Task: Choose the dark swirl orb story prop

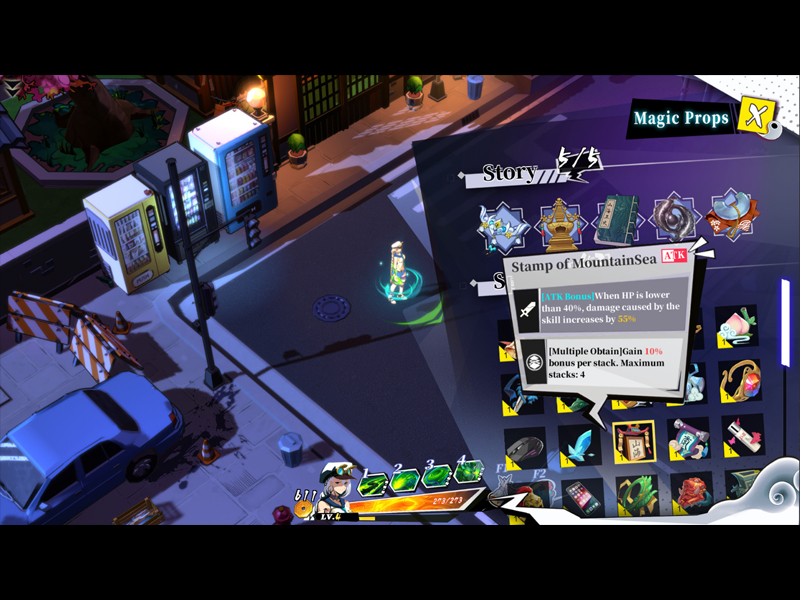Action: point(674,219)
